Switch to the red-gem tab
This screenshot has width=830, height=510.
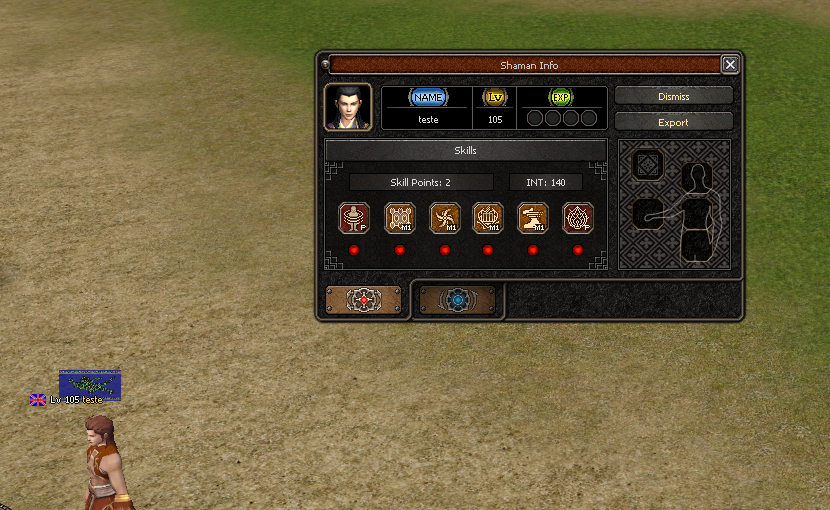point(363,299)
